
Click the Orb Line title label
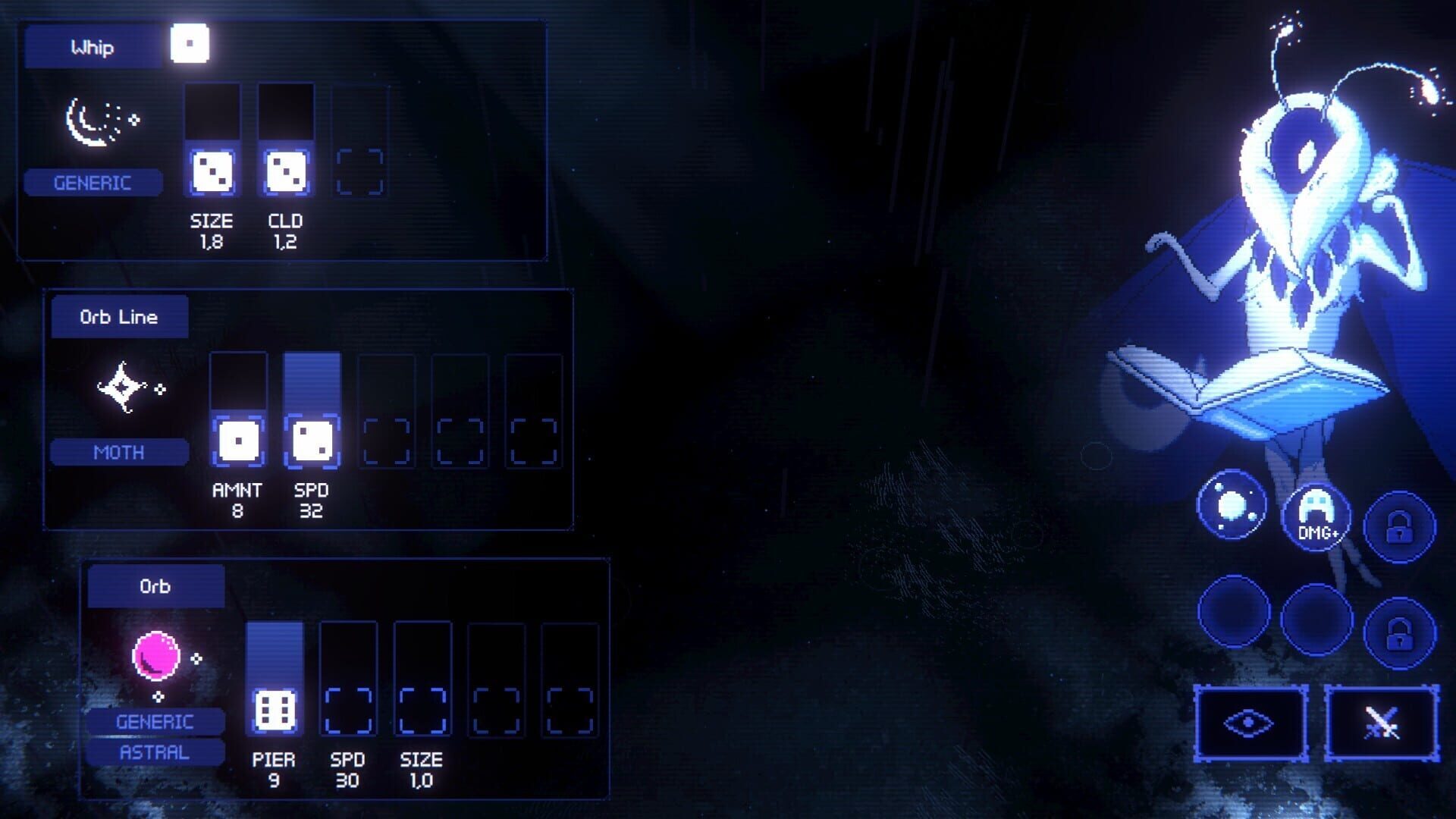(118, 317)
